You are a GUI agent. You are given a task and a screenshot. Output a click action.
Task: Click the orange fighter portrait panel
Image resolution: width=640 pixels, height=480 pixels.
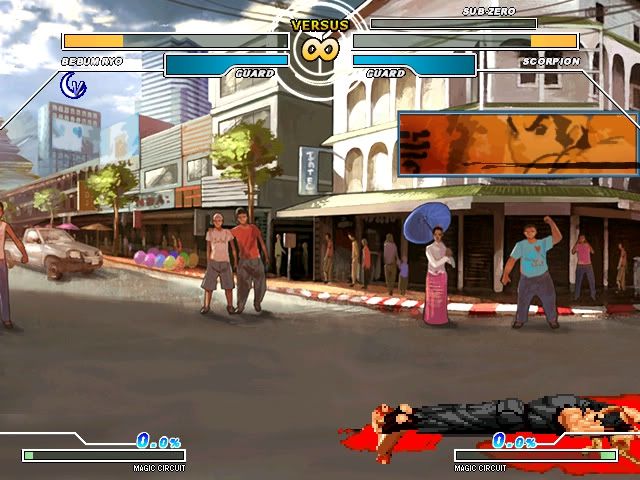(x=518, y=144)
